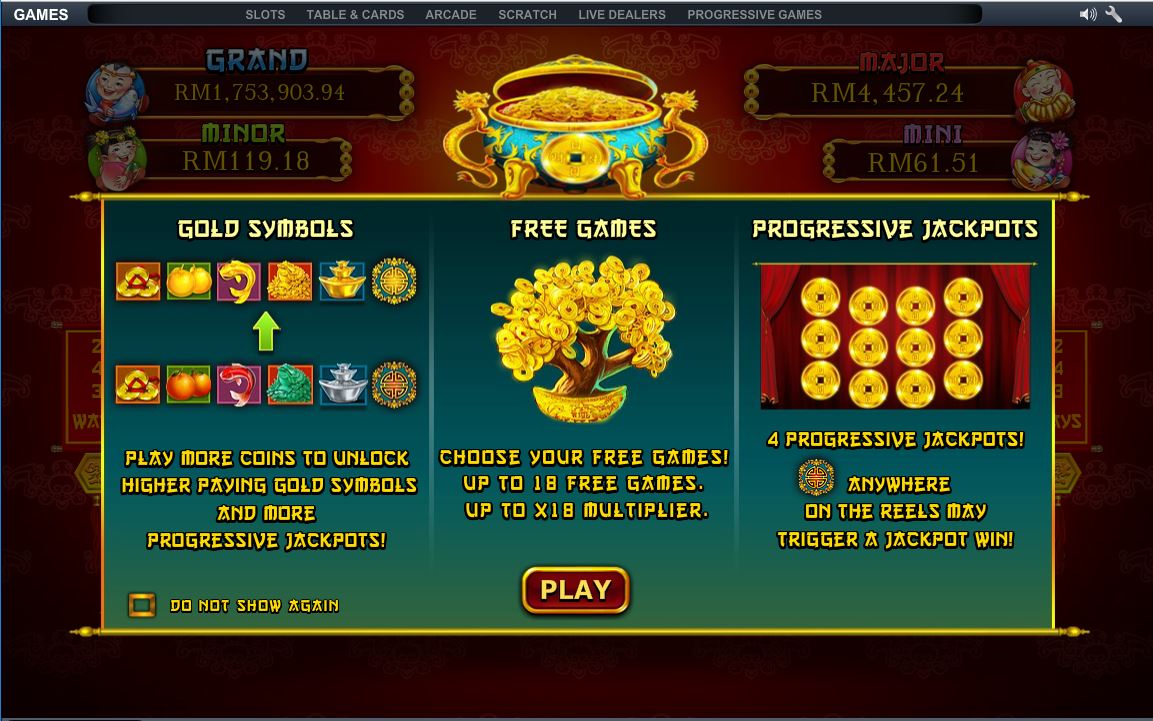Screen dimensions: 1153x721
Task: Go to the Arcade section
Action: [450, 15]
